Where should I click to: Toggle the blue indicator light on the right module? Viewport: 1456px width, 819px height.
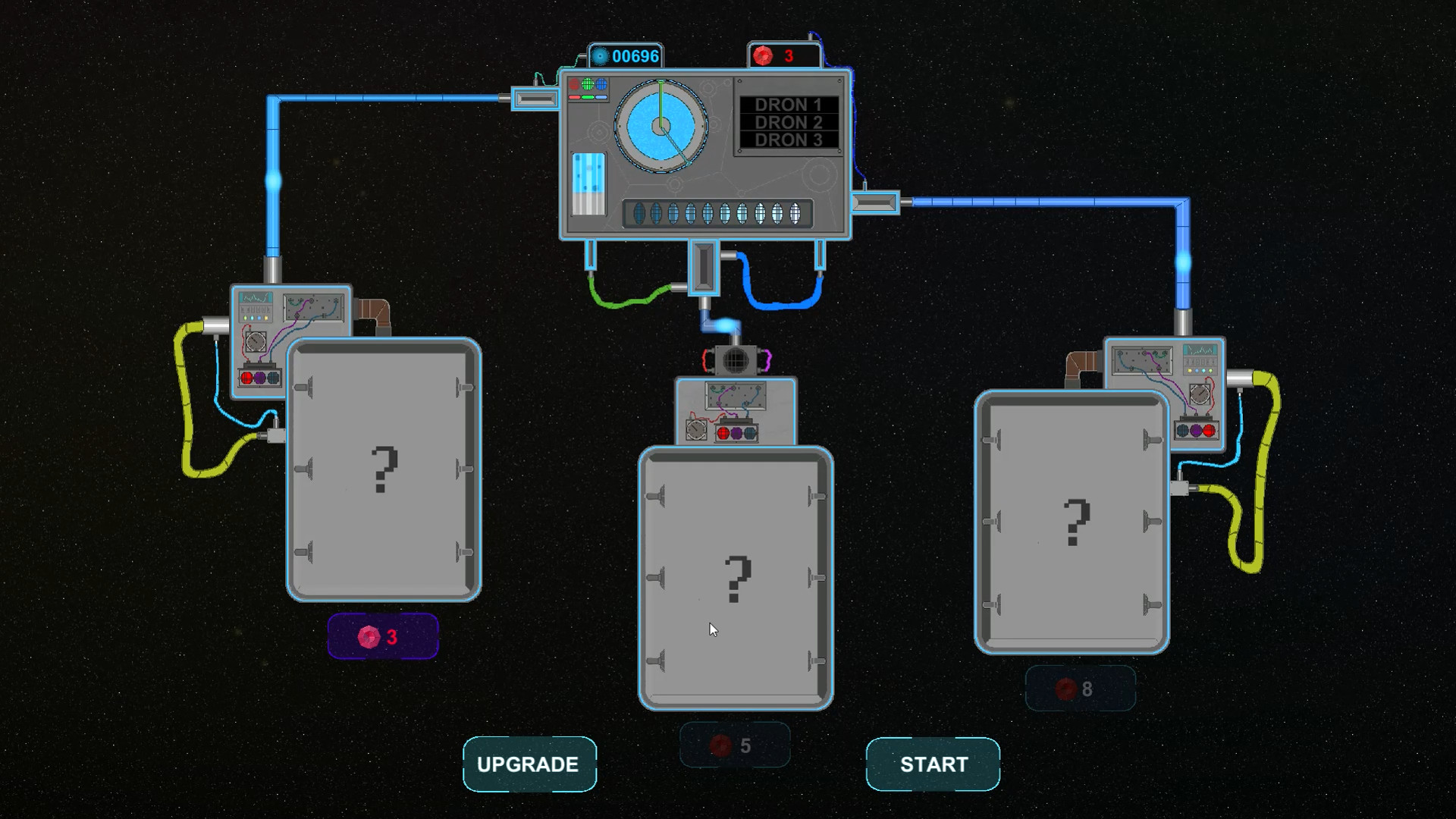1183,430
